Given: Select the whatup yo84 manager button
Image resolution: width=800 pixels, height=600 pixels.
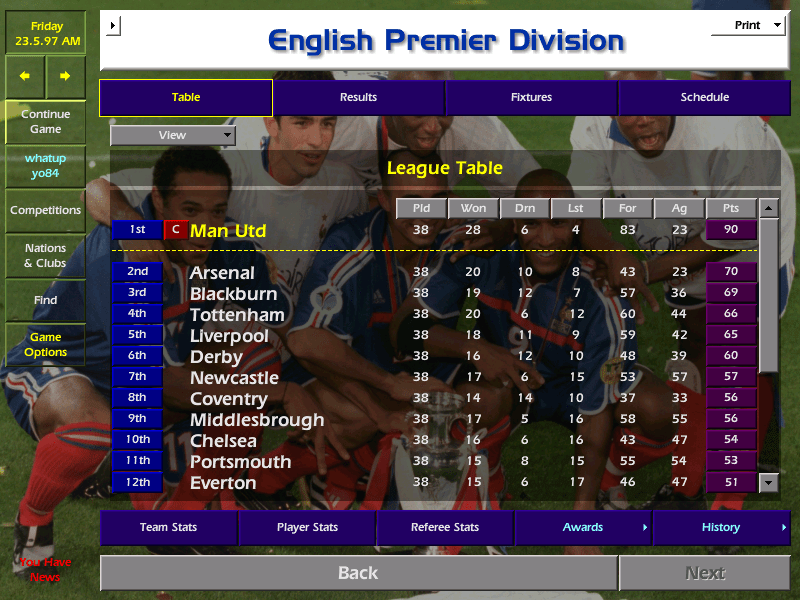Looking at the screenshot, I should (45, 166).
